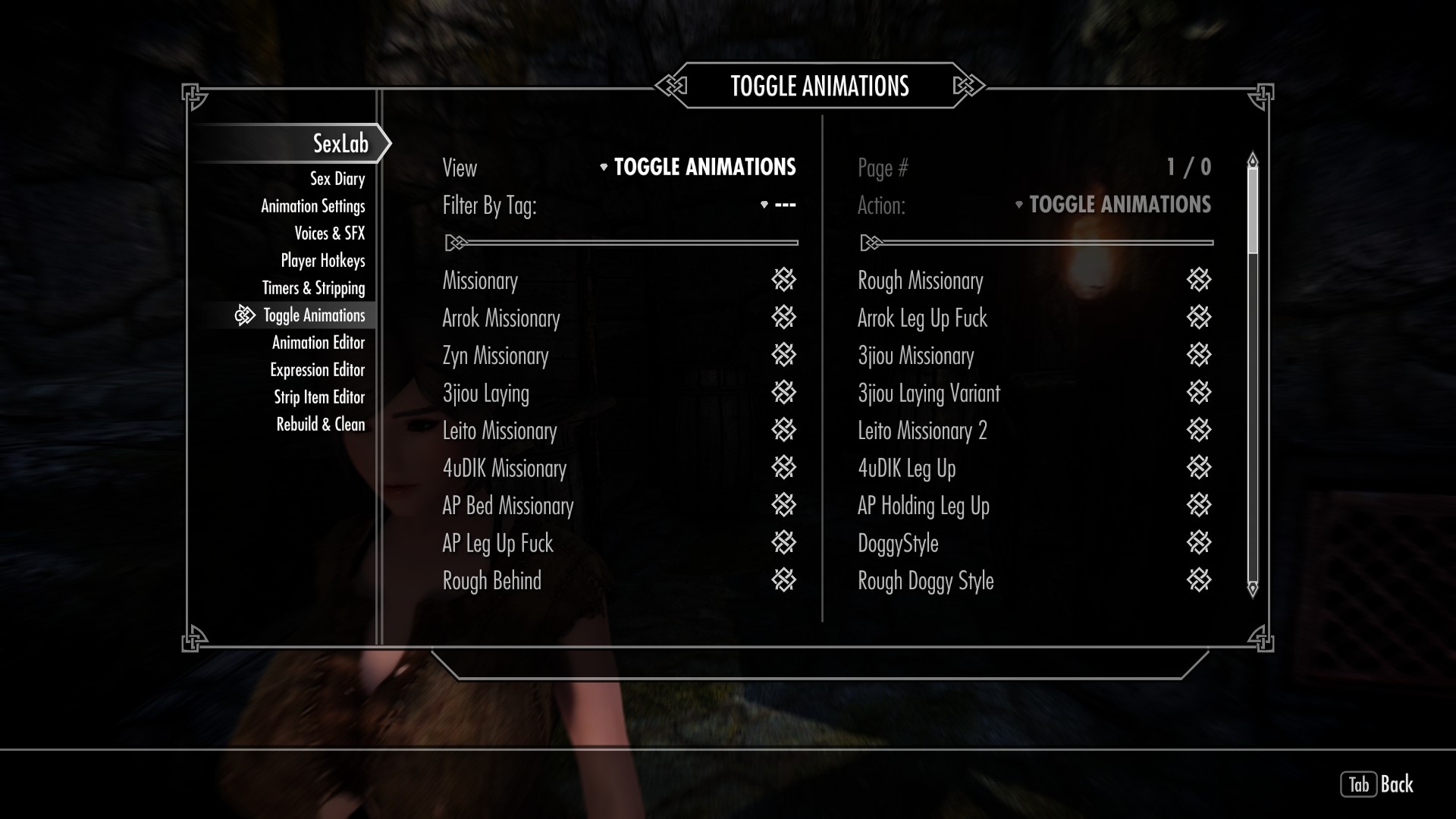Toggle the AP Bed Missionary animation

coord(783,505)
